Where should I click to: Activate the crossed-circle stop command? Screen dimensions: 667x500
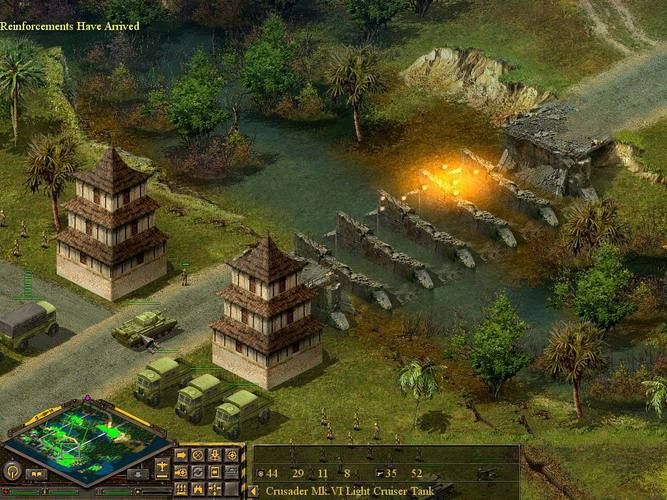198,455
